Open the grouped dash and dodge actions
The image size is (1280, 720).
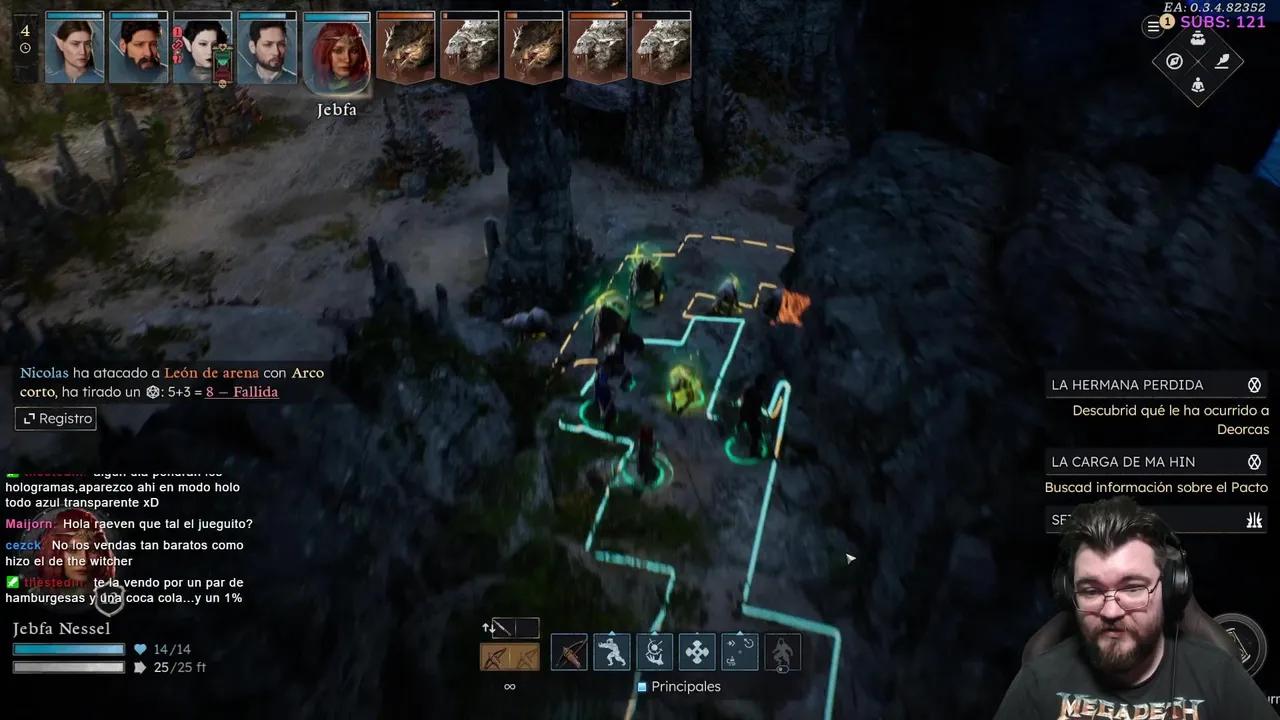click(740, 653)
